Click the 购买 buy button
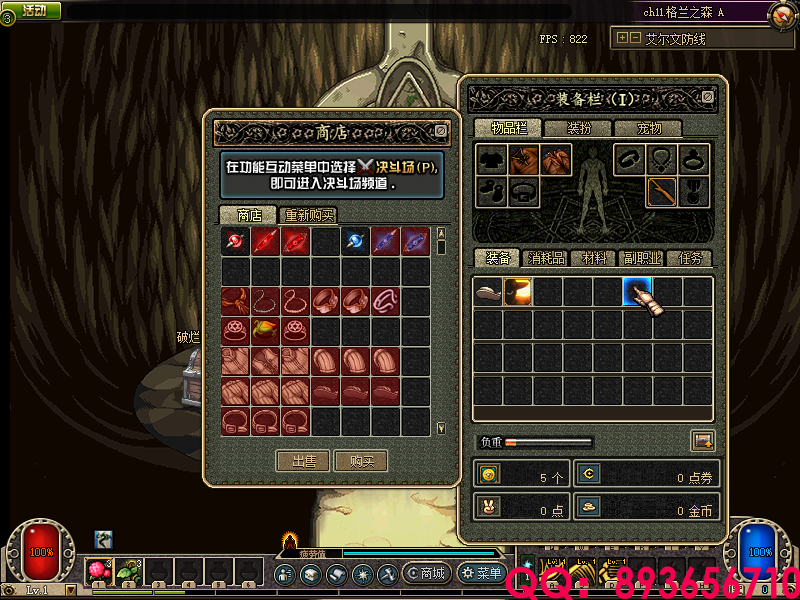800x600 pixels. 361,461
